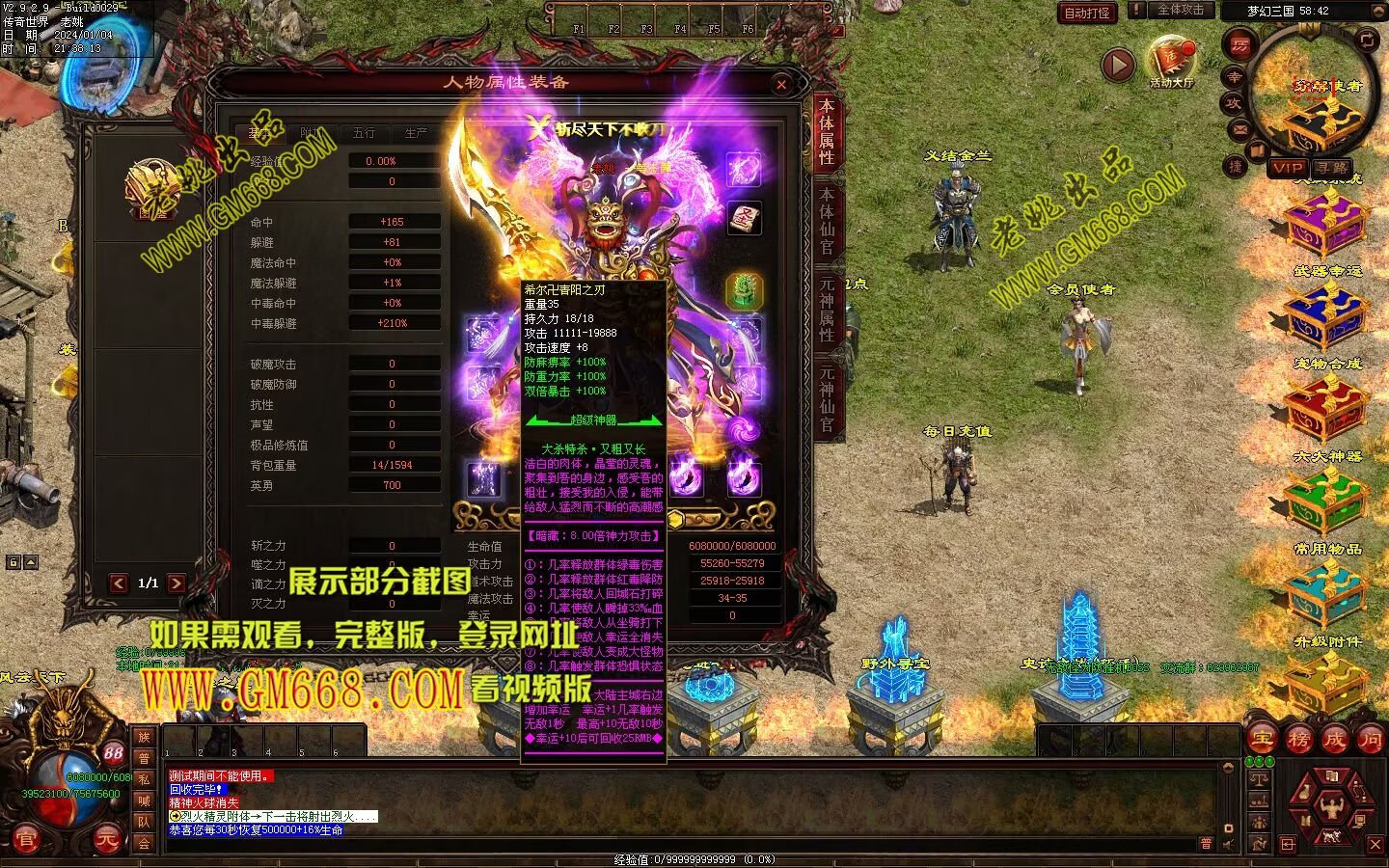Open the VIP panel button
Screen dimensions: 1389x868
(1287, 168)
